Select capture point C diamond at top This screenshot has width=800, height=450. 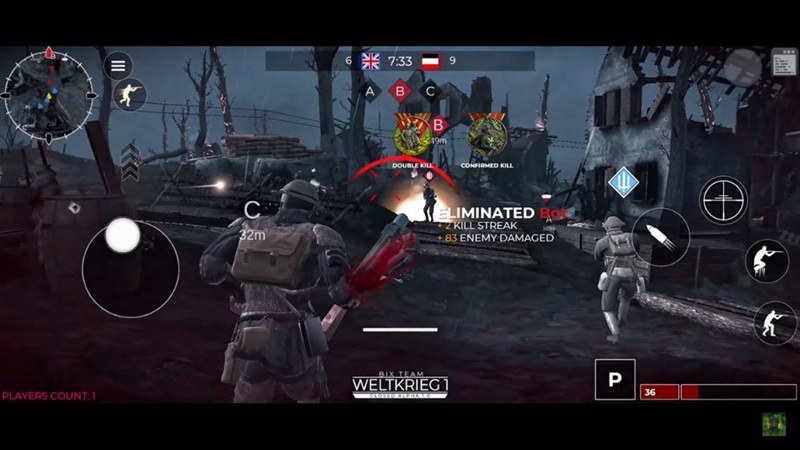point(431,91)
